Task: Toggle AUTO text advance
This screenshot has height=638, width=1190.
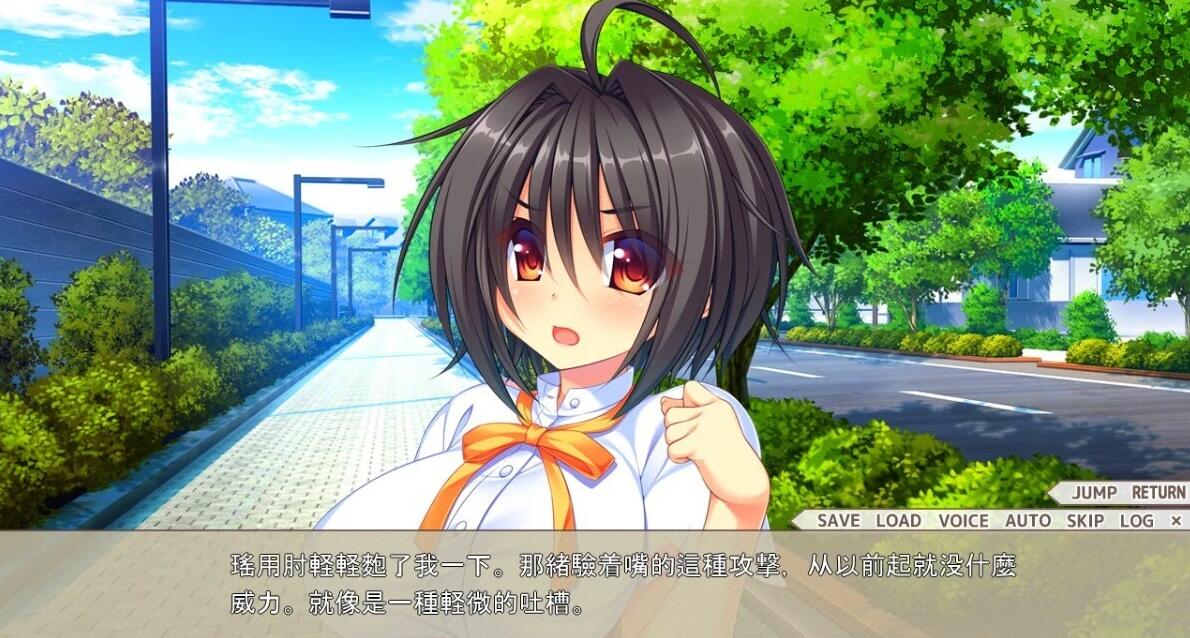Action: click(x=1027, y=520)
